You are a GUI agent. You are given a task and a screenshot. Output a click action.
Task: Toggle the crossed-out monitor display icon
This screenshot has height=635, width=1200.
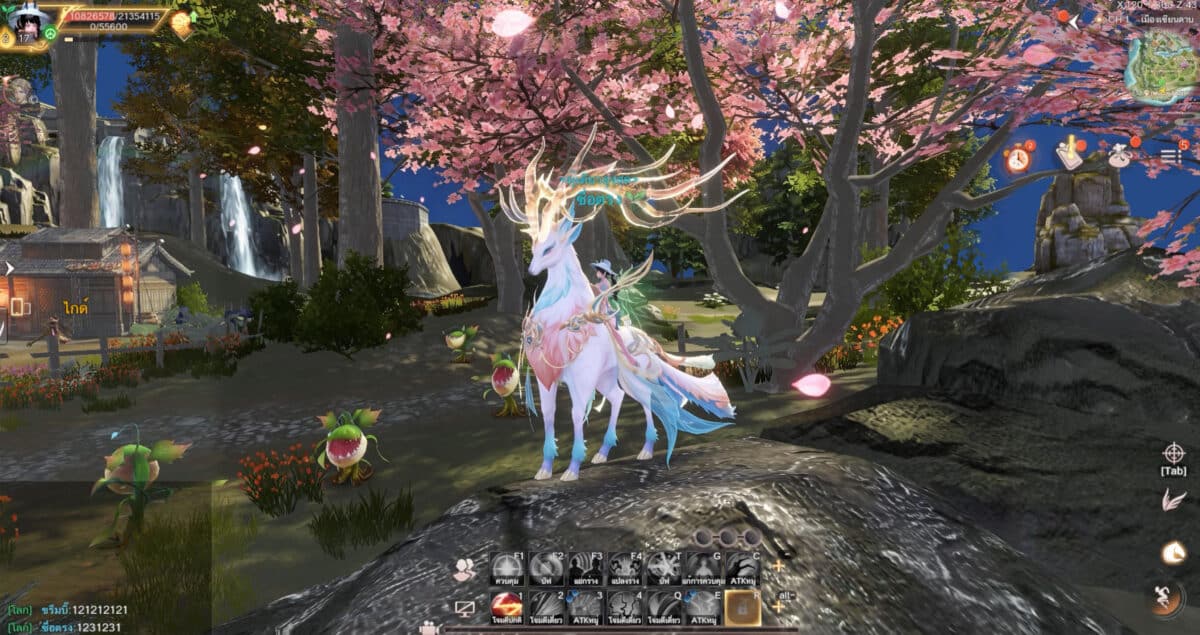click(464, 608)
